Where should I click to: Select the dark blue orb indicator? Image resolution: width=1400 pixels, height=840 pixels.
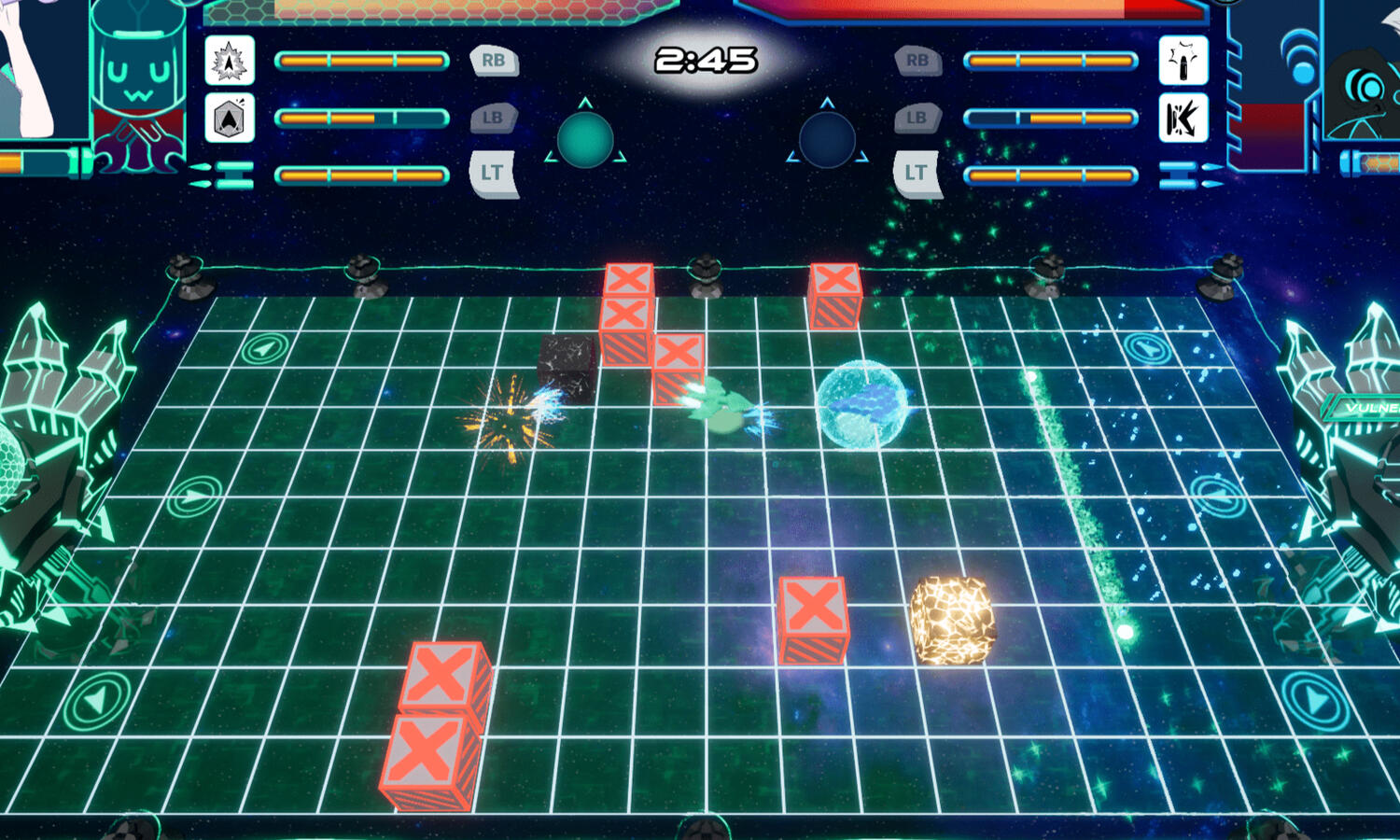[827, 141]
